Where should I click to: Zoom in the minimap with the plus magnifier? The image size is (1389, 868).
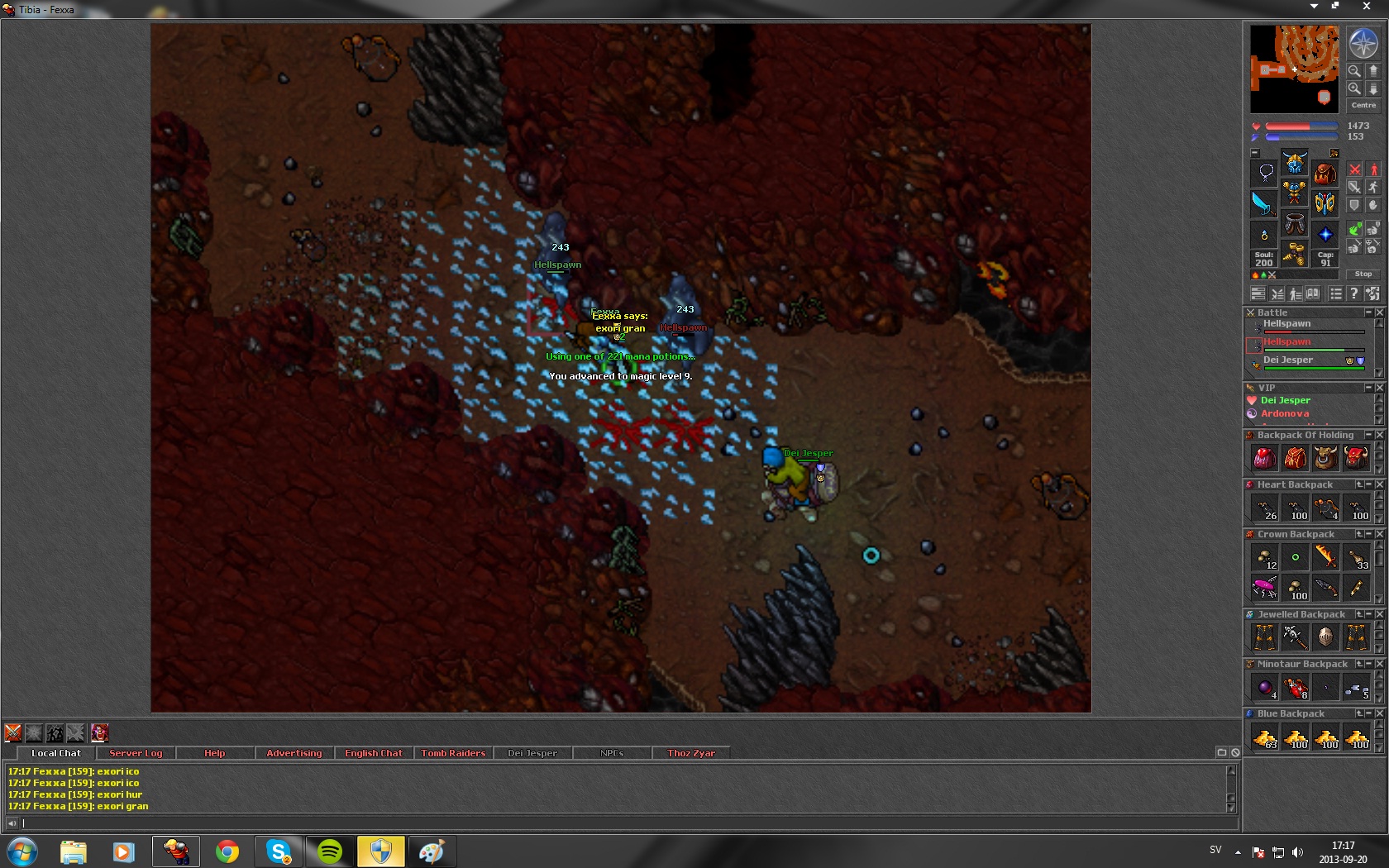coord(1354,88)
